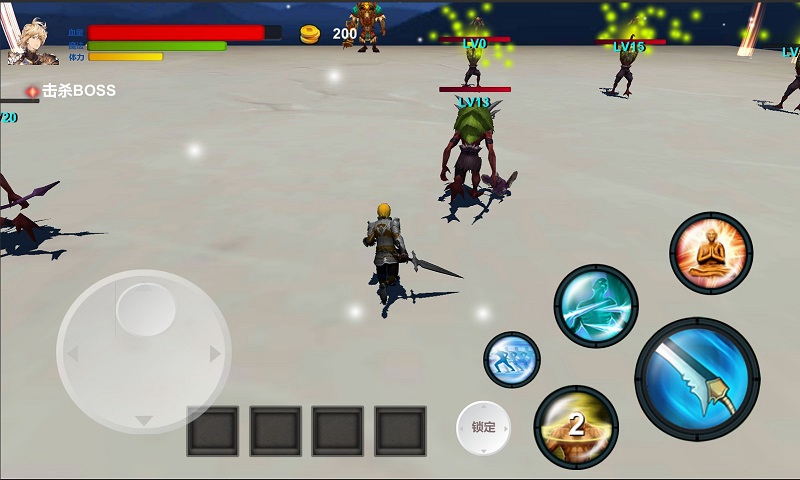800x480 pixels.
Task: Use the cyan sword slash skill
Action: point(596,305)
